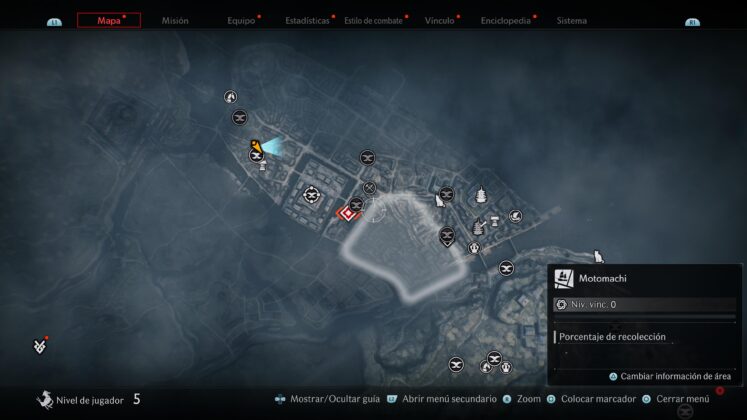This screenshot has height=420, width=747.
Task: Click the orange player position marker
Action: coord(257,147)
